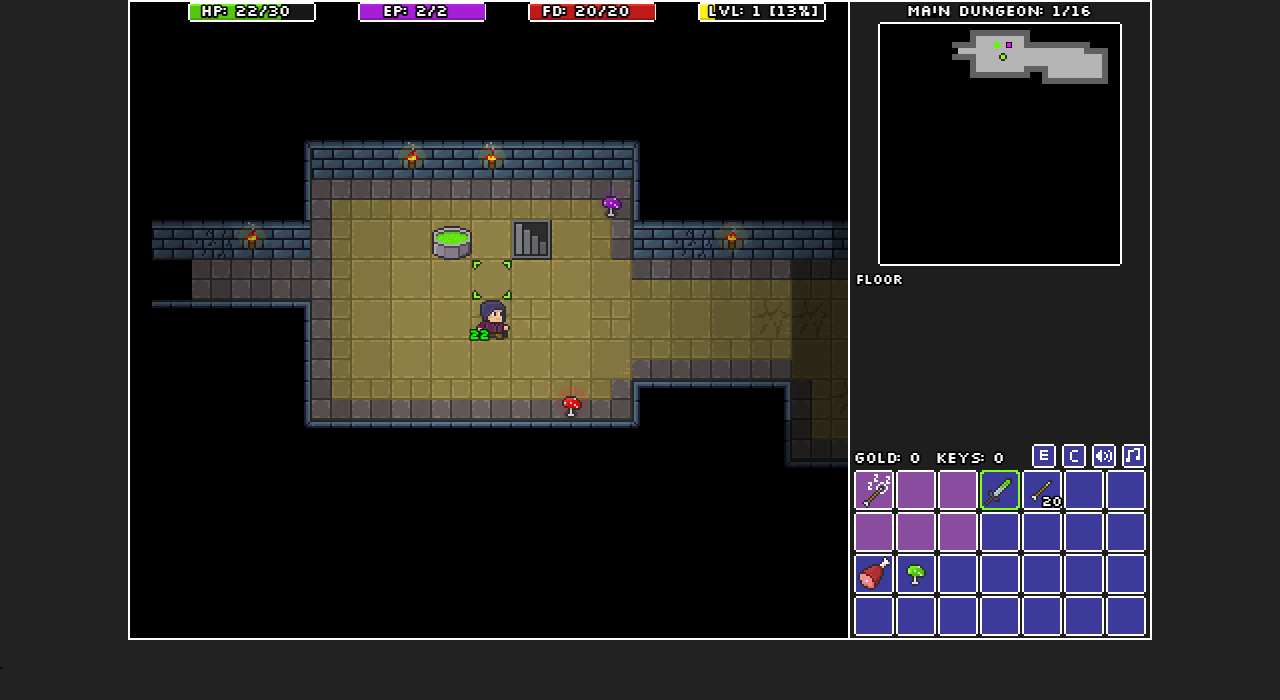
Task: Use the meat ham item
Action: point(874,574)
